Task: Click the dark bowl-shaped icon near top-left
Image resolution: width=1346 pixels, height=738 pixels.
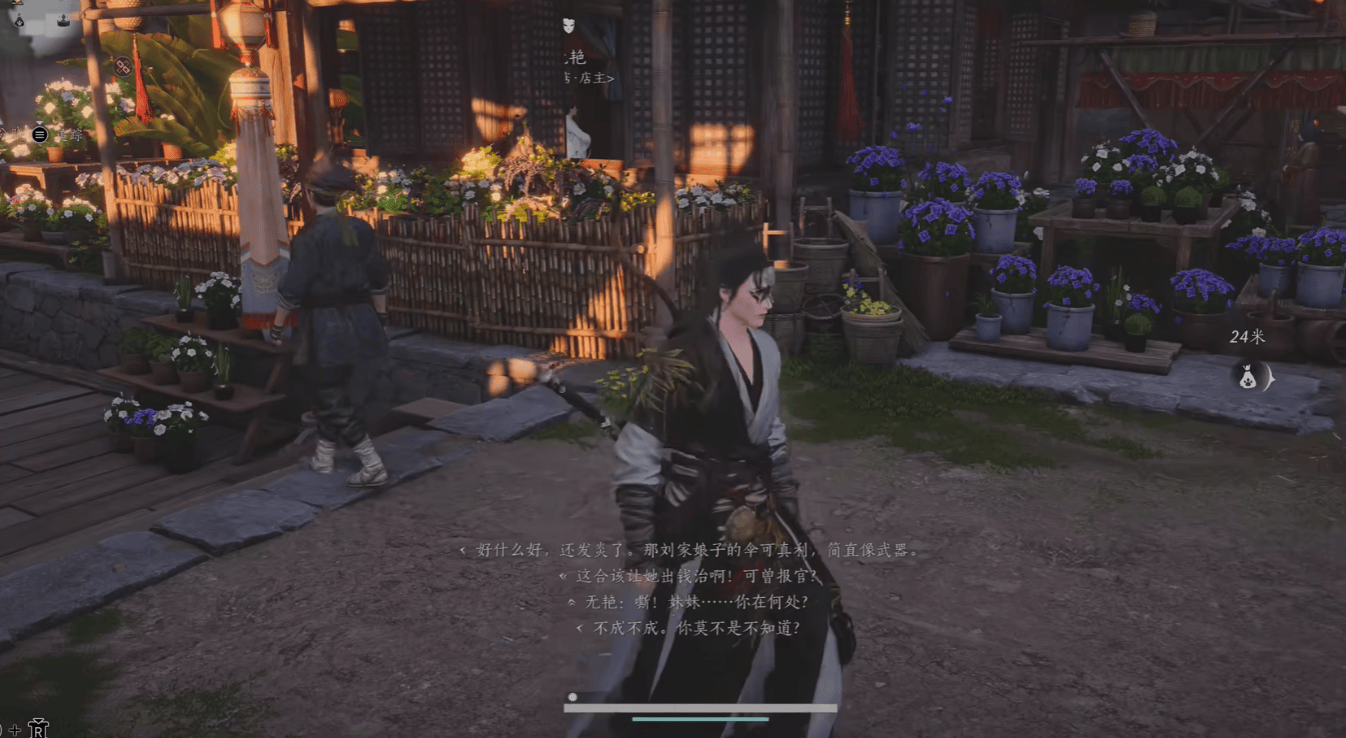Action: click(63, 19)
